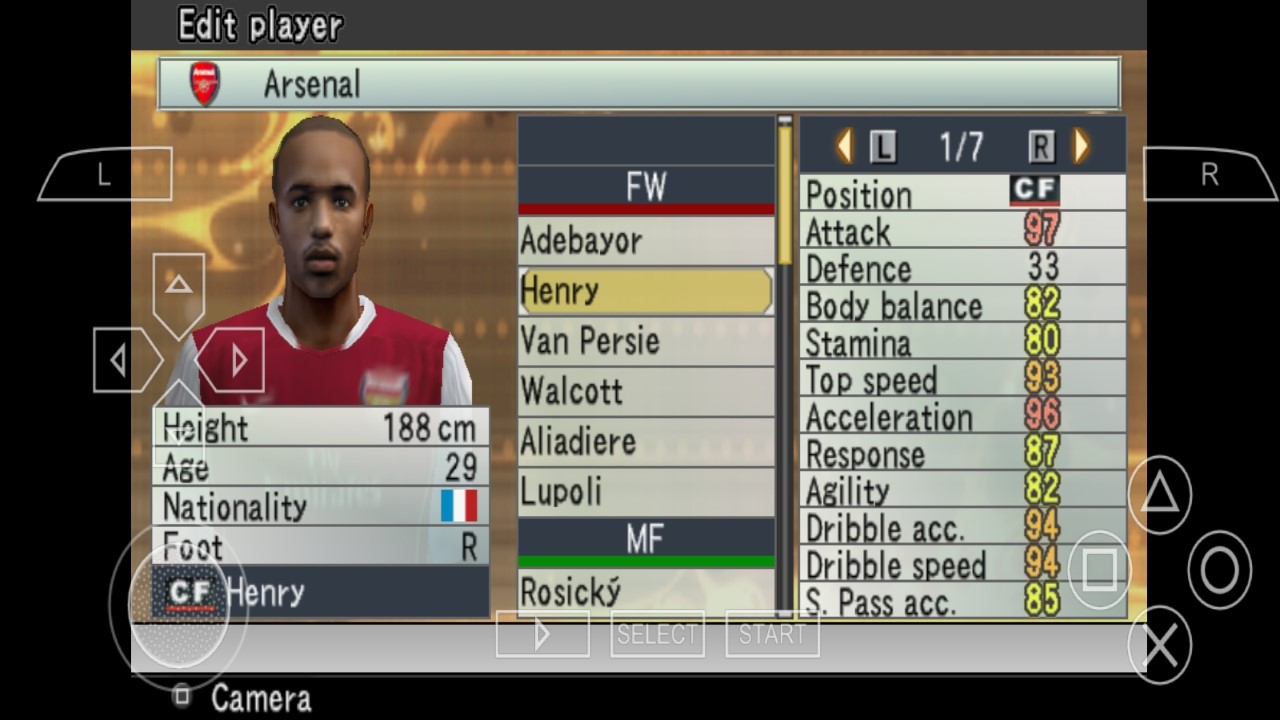
Task: Tap the Camera button icon
Action: [x=182, y=697]
